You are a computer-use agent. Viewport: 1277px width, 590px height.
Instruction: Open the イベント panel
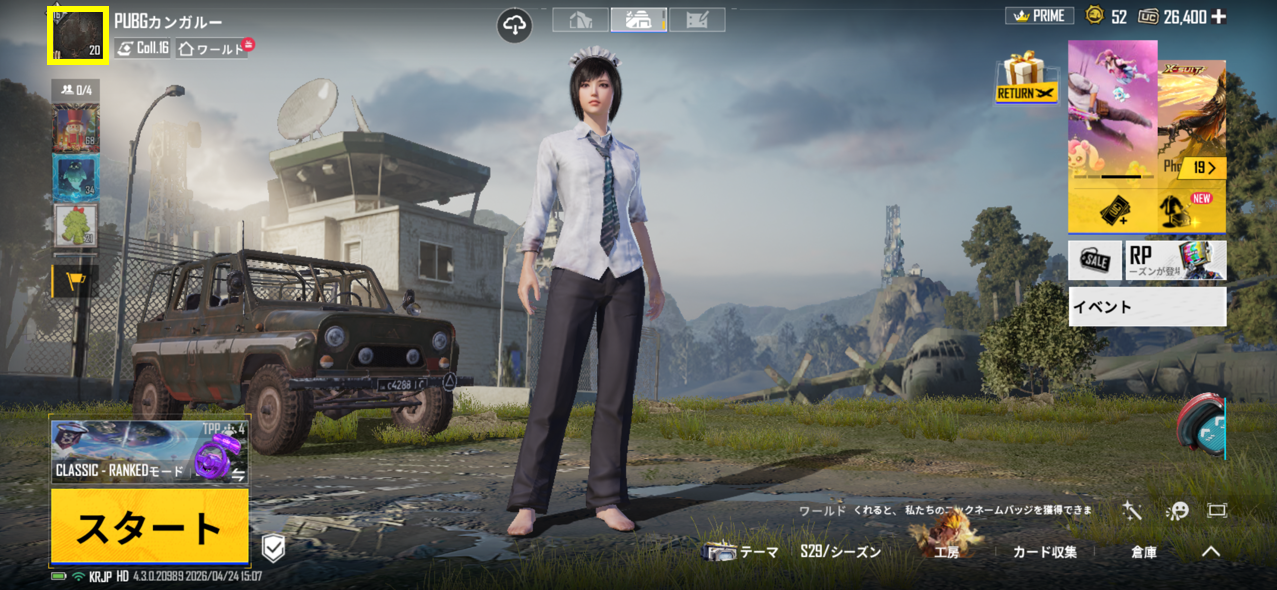(x=1146, y=307)
